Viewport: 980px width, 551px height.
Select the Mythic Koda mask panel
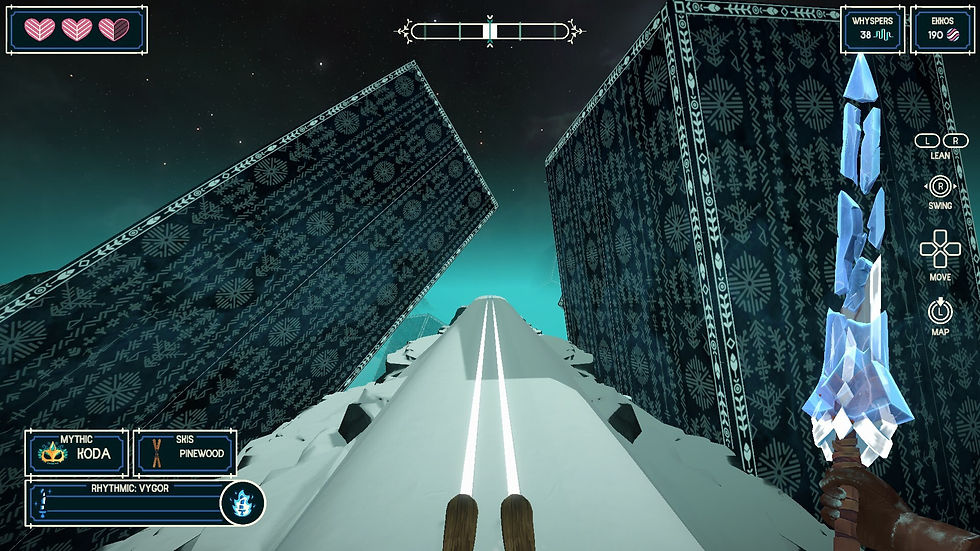coord(77,453)
